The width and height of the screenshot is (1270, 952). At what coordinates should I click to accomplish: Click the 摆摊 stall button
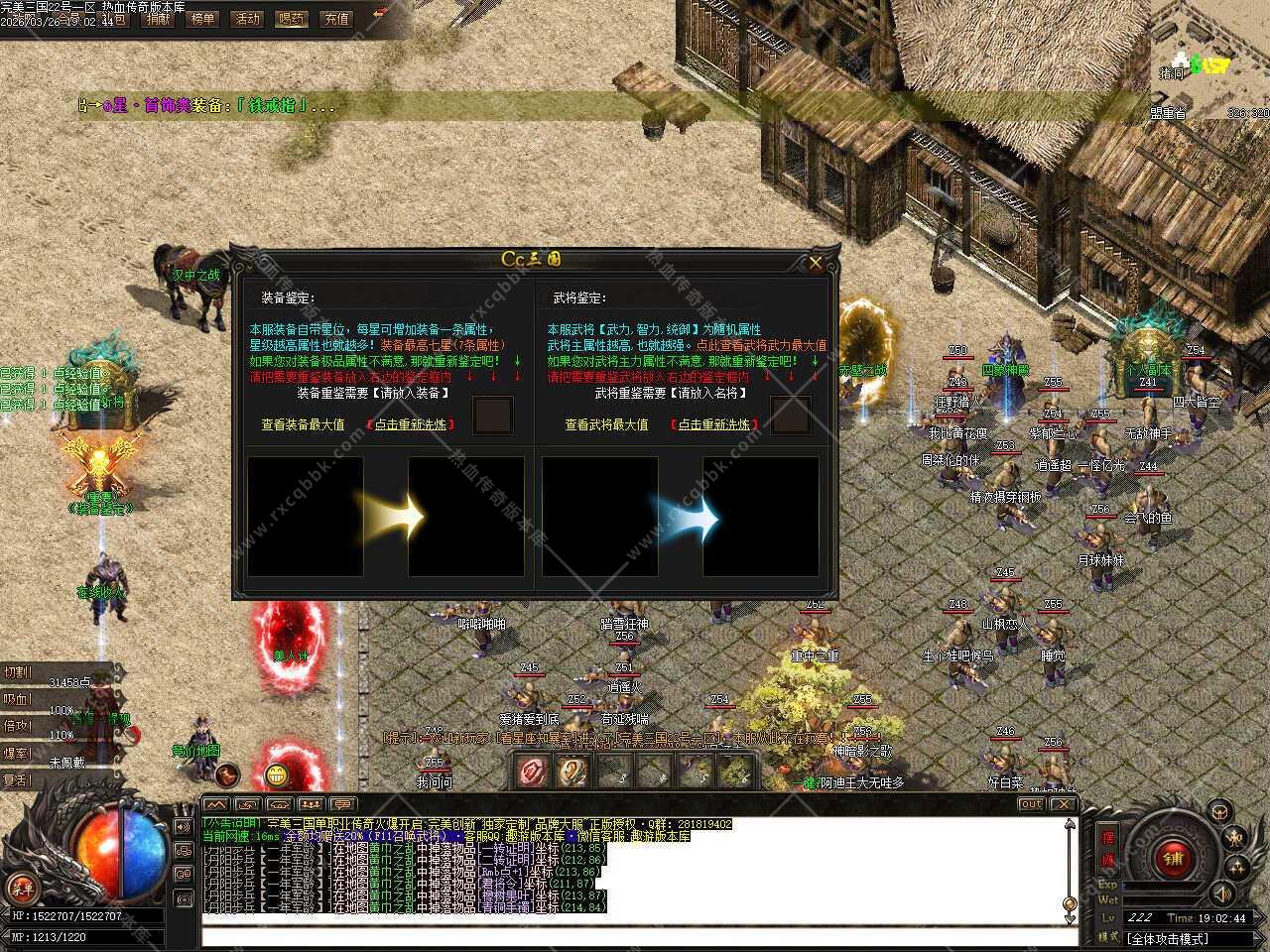coord(1108,848)
